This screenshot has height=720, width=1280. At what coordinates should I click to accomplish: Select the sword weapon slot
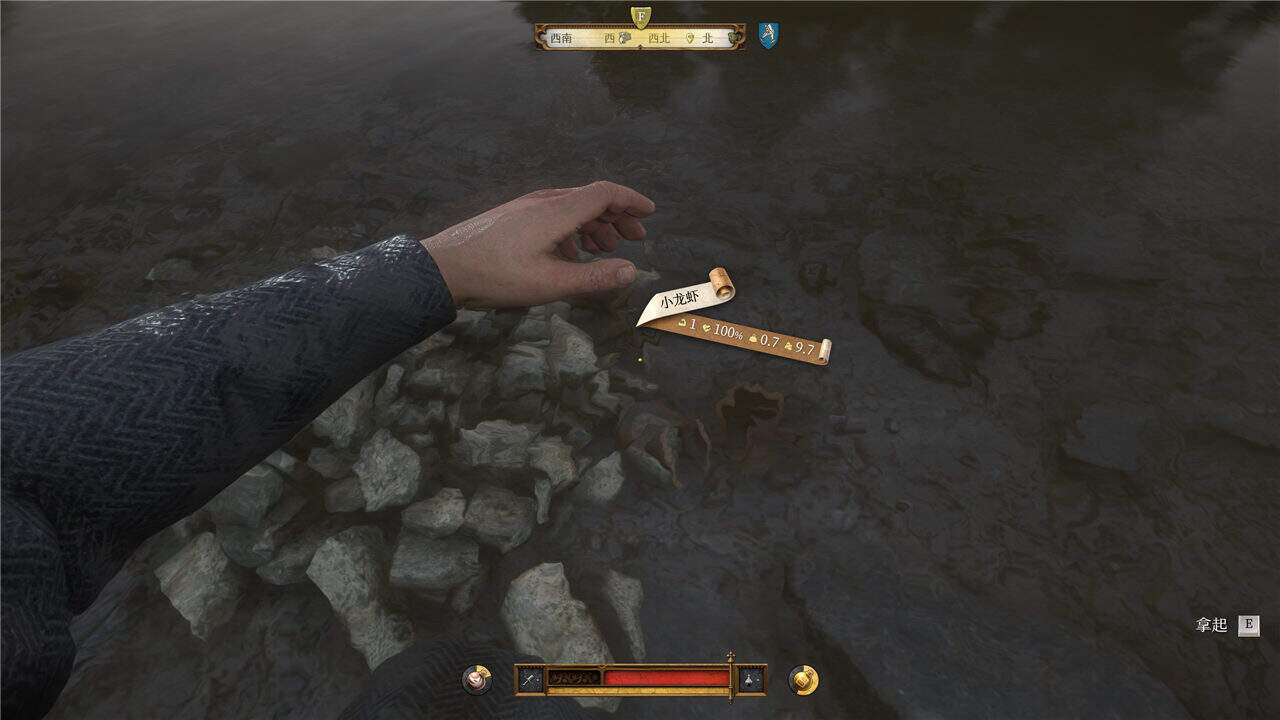(531, 680)
